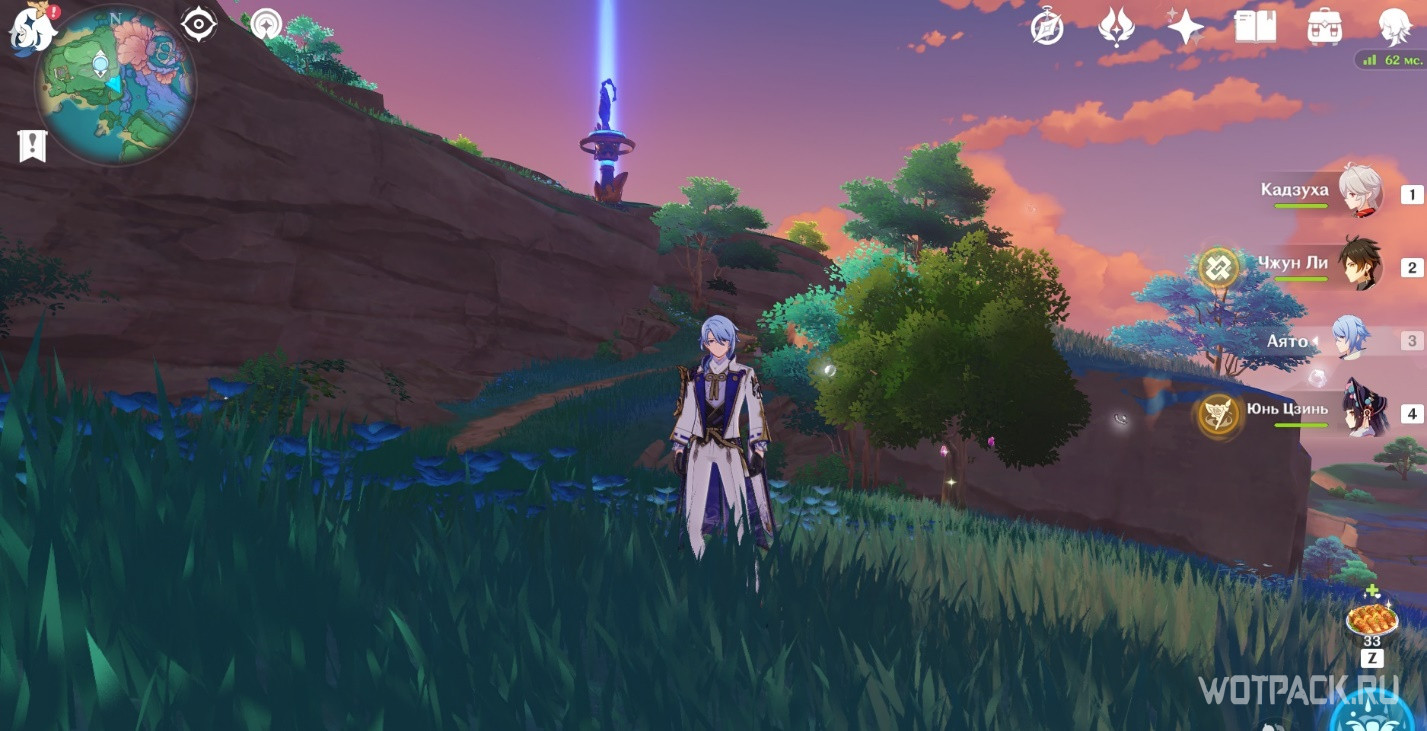Toggle elemental sight eye icon

199,24
